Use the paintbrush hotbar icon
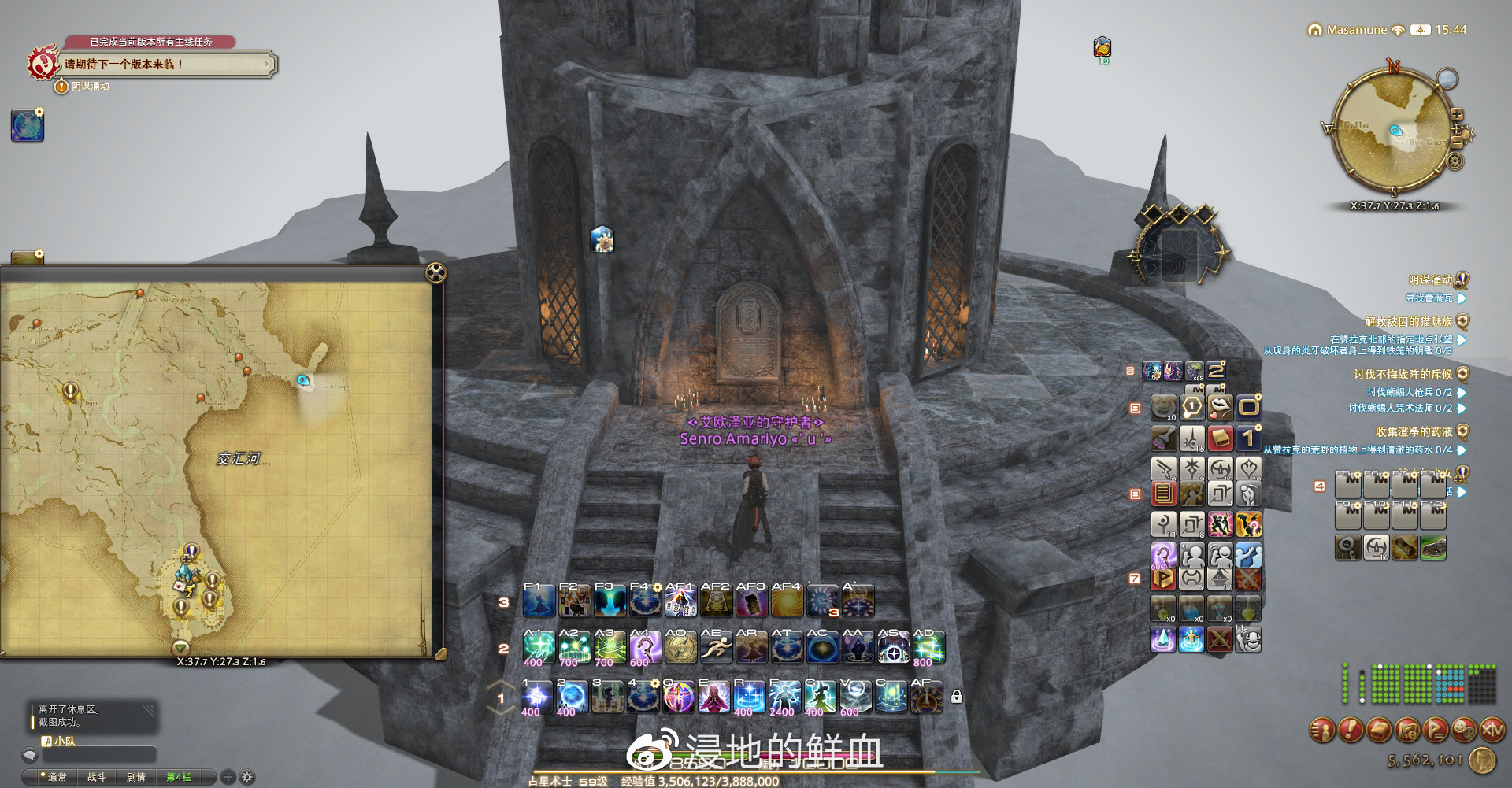 1163,438
